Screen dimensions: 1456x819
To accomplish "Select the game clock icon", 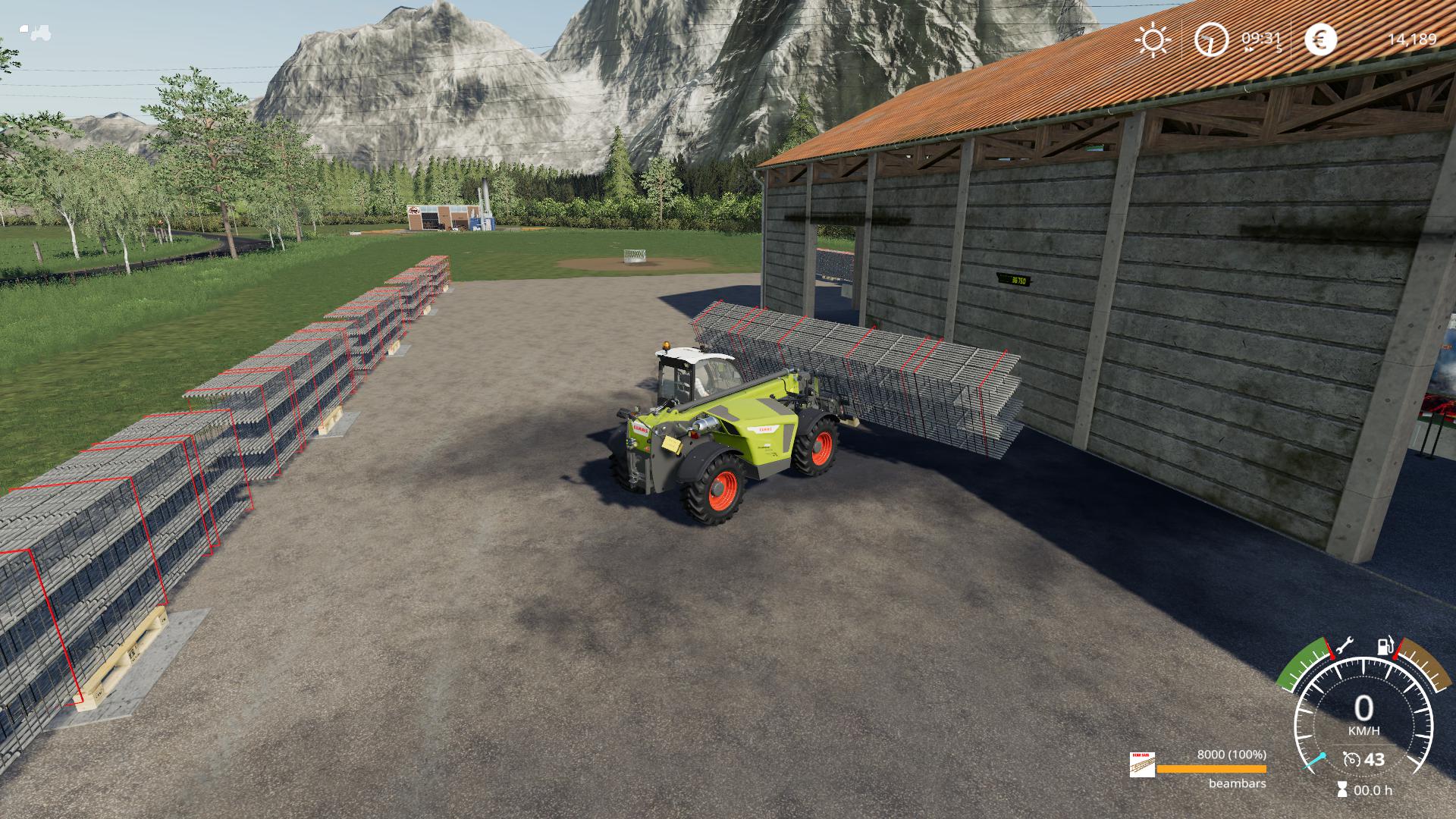I will 1211,39.
